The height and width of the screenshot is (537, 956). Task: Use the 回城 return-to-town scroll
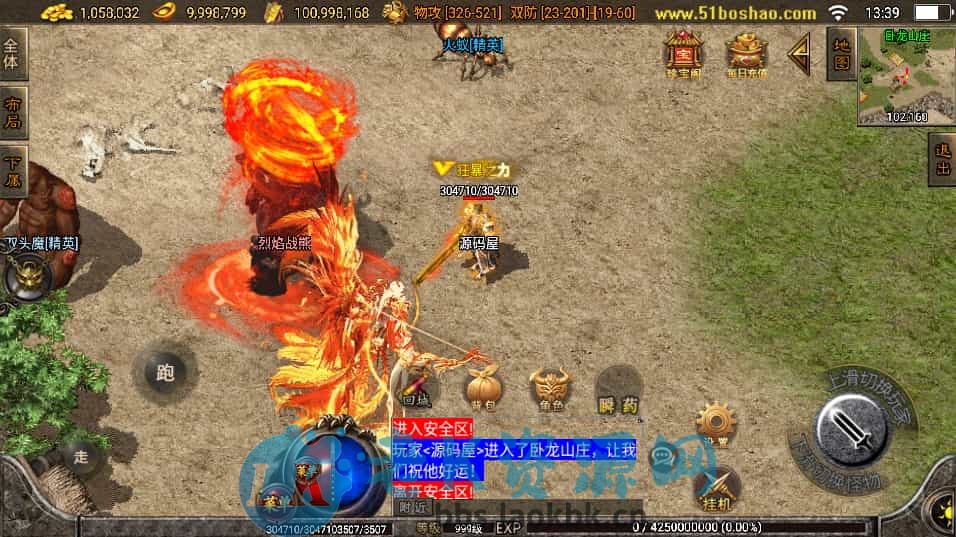point(416,389)
